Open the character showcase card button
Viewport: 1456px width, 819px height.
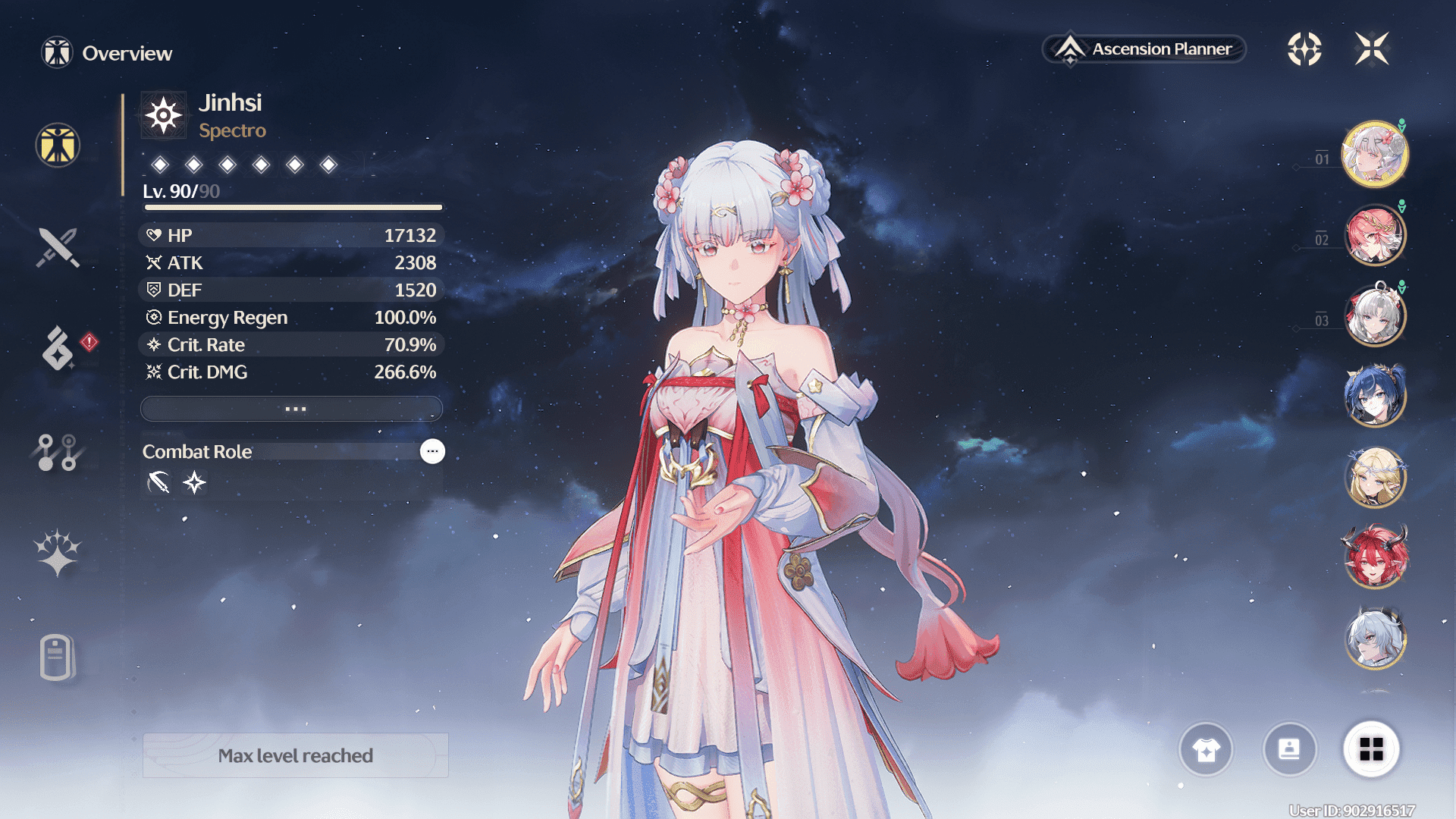(1289, 750)
